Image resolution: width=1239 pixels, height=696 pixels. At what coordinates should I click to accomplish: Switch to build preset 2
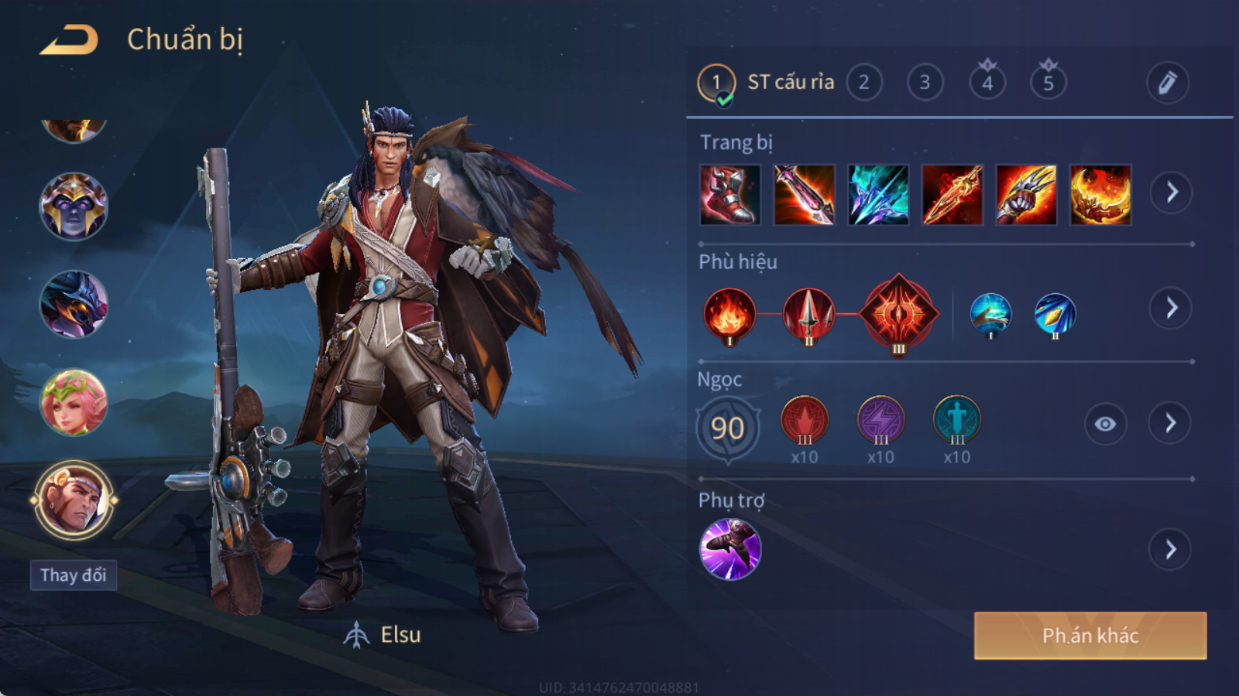coord(864,83)
